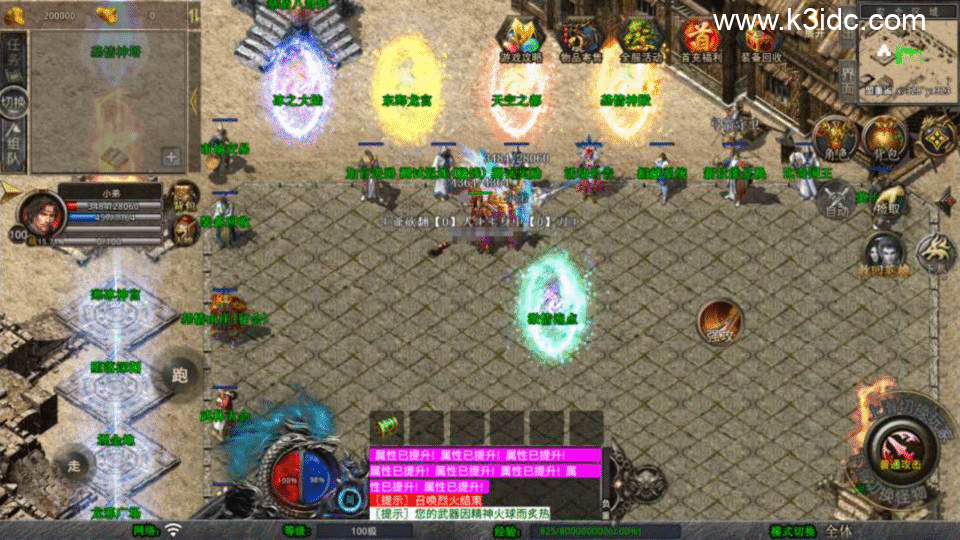This screenshot has height=540, width=960.
Task: Select the 任务 quest tab
Action: pyautogui.click(x=14, y=54)
